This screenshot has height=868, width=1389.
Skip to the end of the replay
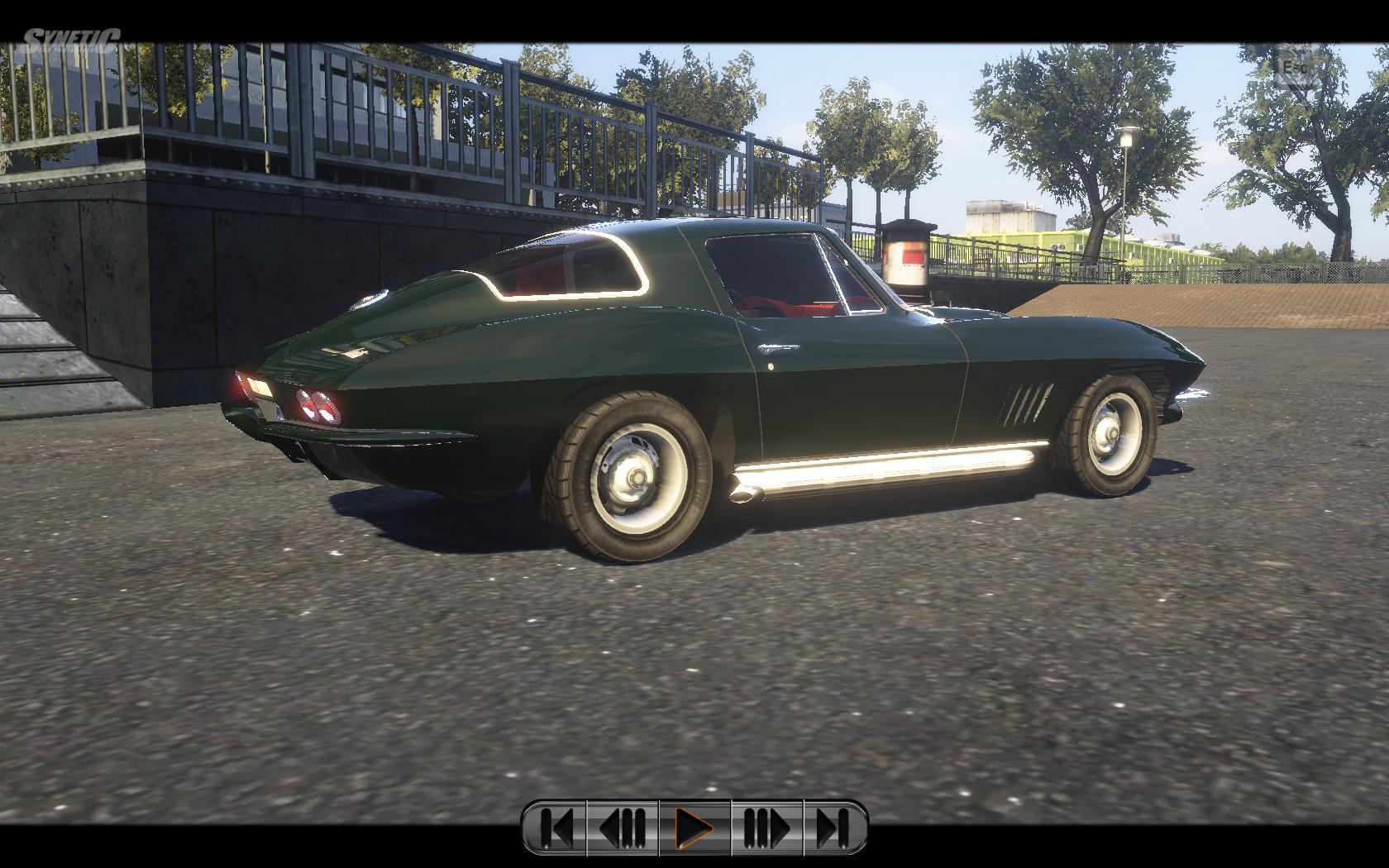(833, 827)
